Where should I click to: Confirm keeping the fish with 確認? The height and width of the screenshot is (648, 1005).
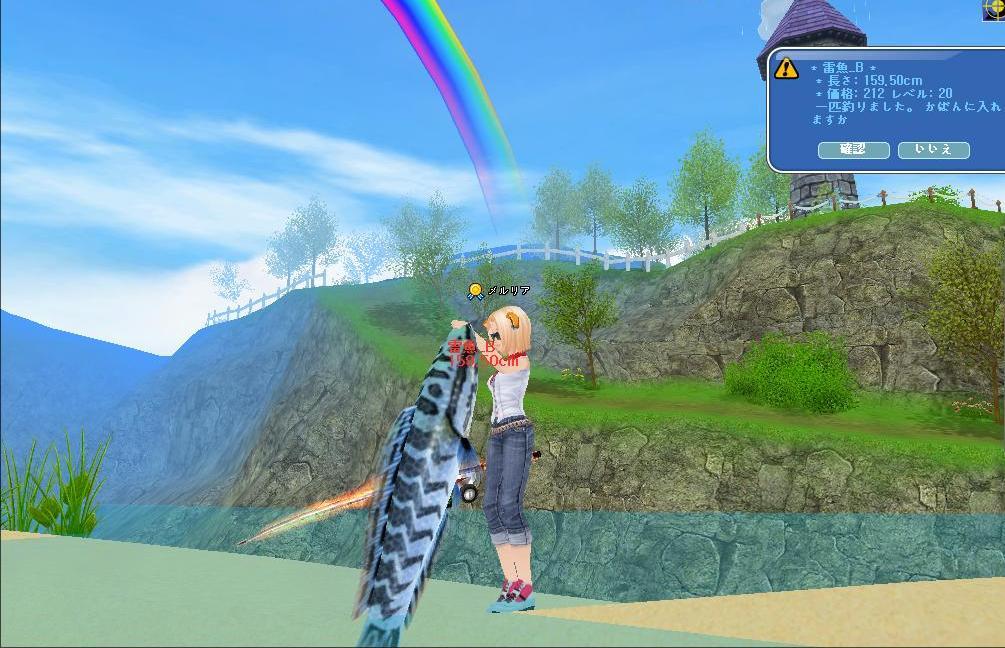pyautogui.click(x=853, y=150)
